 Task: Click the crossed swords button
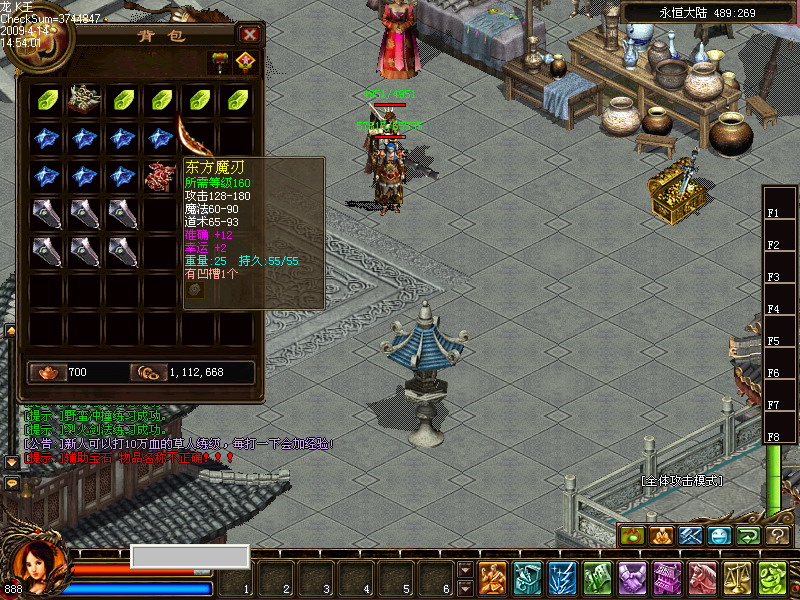pyautogui.click(x=691, y=536)
